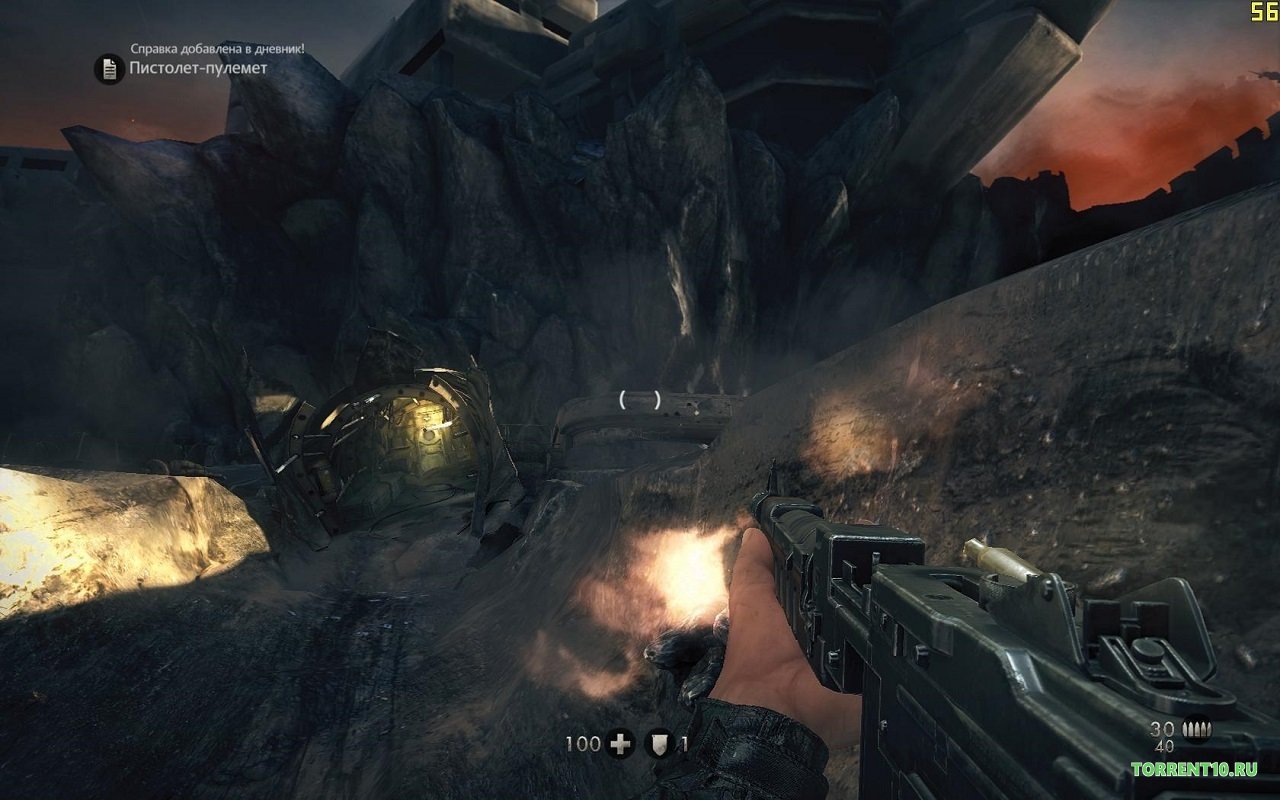Click the armor shield icon
The width and height of the screenshot is (1280, 800).
point(657,744)
